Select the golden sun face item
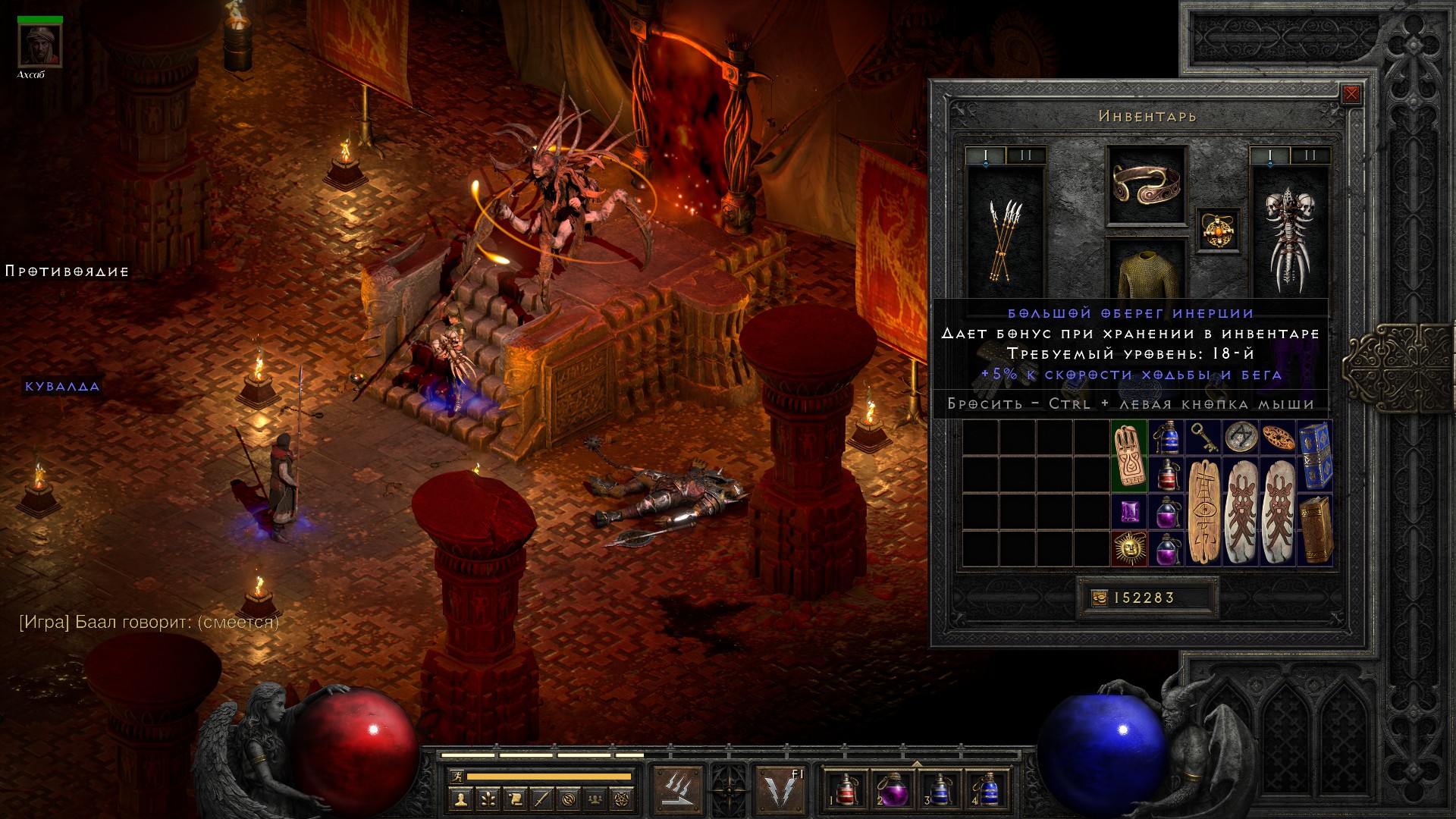The image size is (1456, 819). [1129, 548]
